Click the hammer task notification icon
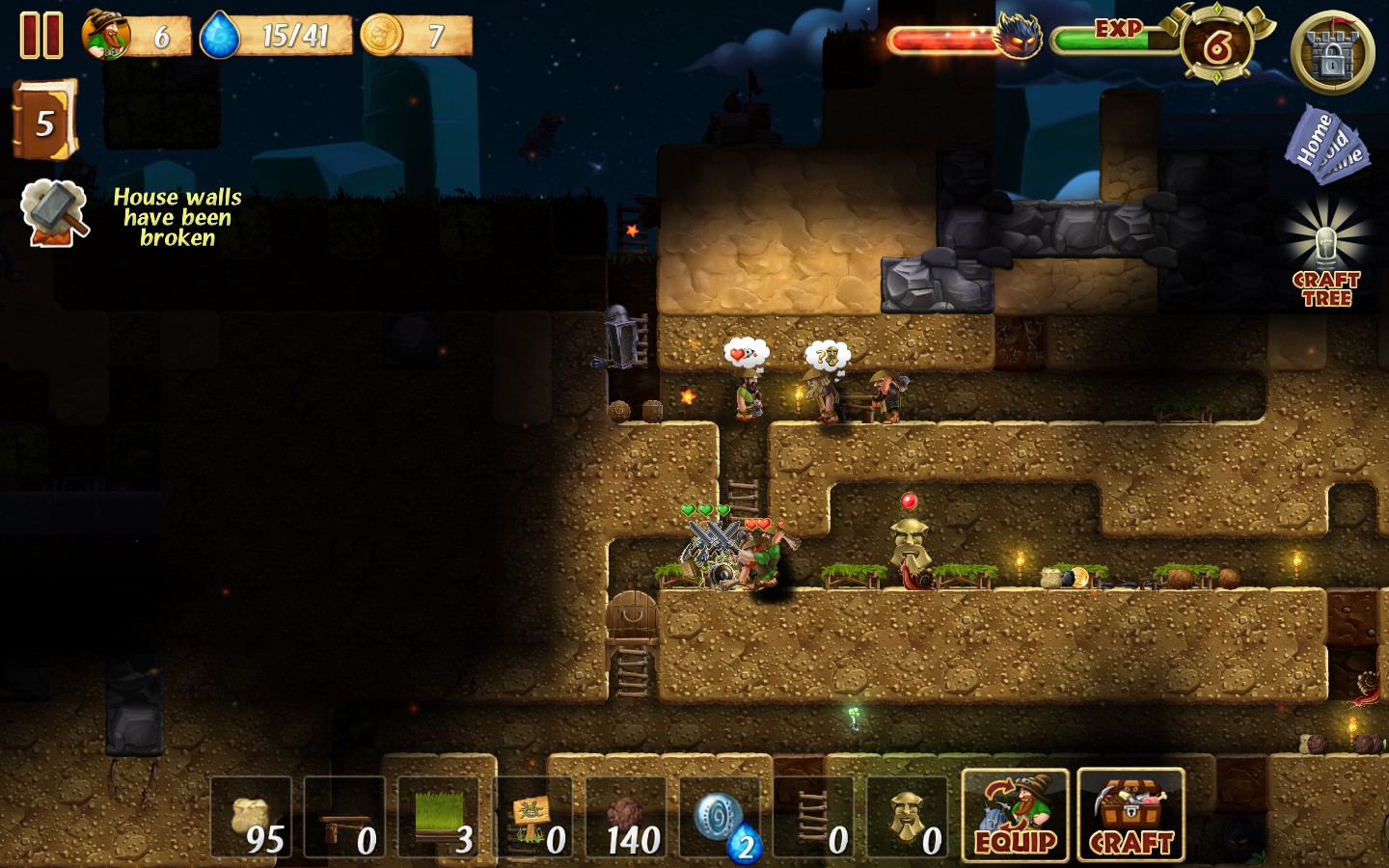Image resolution: width=1389 pixels, height=868 pixels. (x=56, y=213)
